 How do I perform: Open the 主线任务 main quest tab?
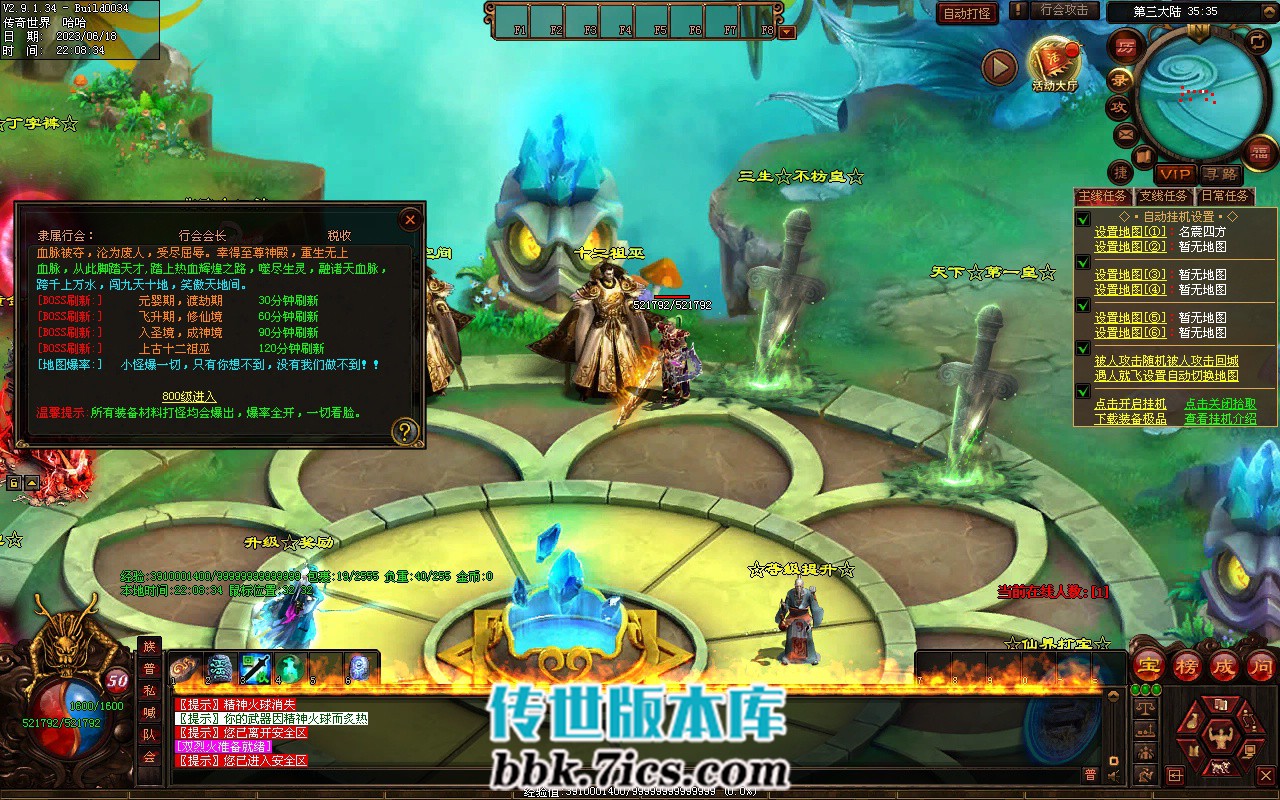click(1104, 196)
